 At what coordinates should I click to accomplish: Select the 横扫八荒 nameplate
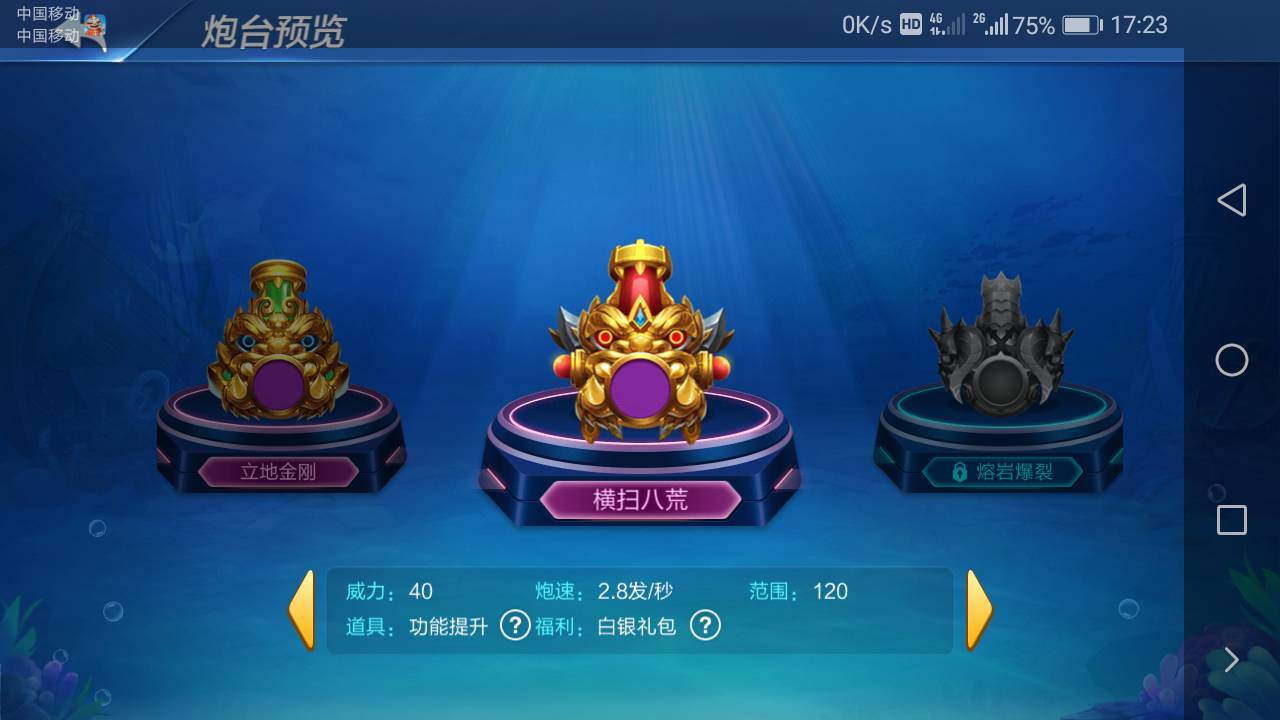pyautogui.click(x=640, y=499)
